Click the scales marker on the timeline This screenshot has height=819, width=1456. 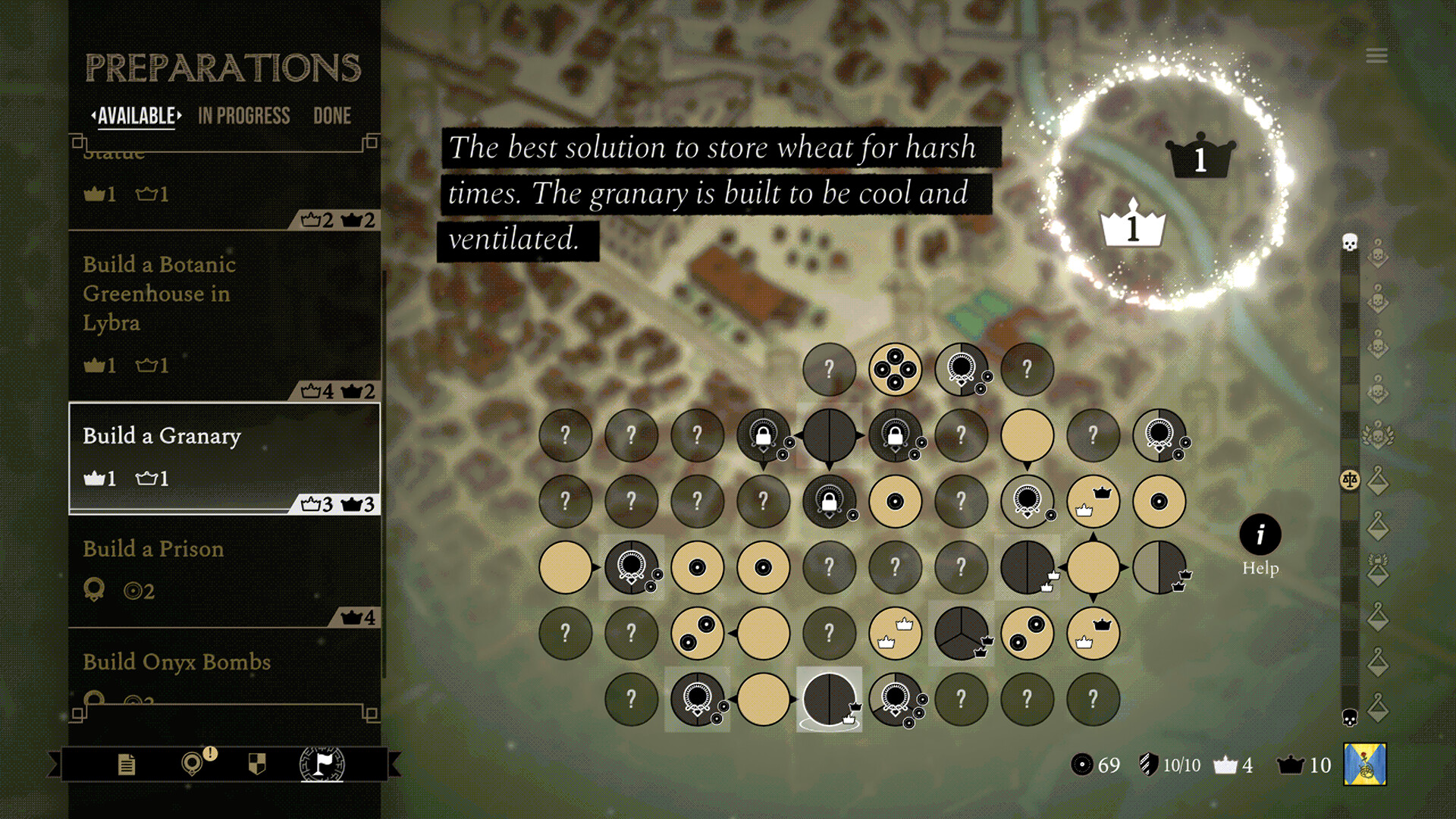point(1350,480)
